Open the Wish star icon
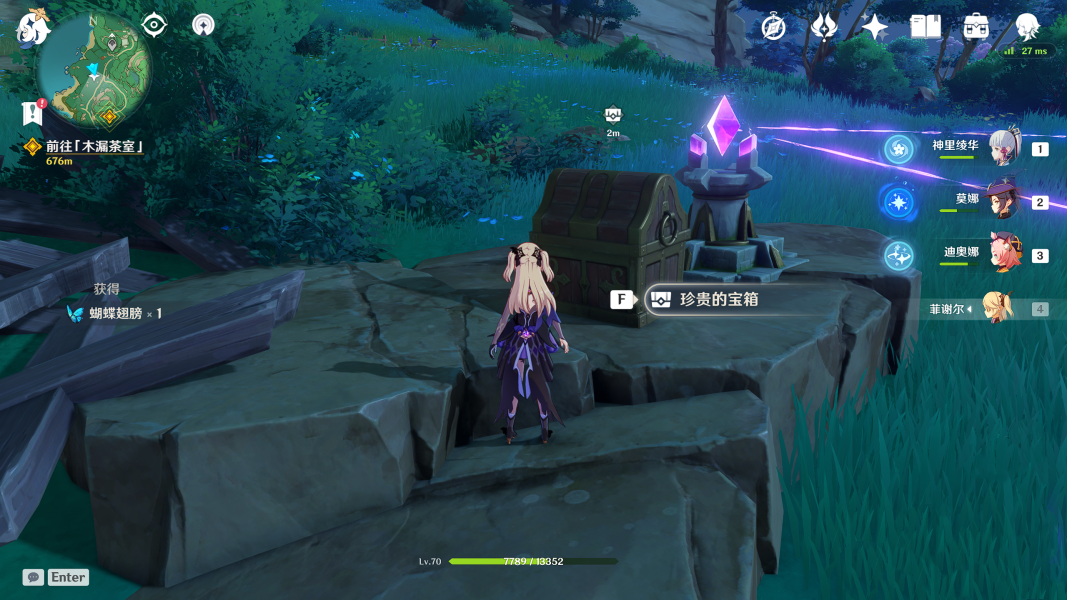The width and height of the screenshot is (1067, 600). 875,28
